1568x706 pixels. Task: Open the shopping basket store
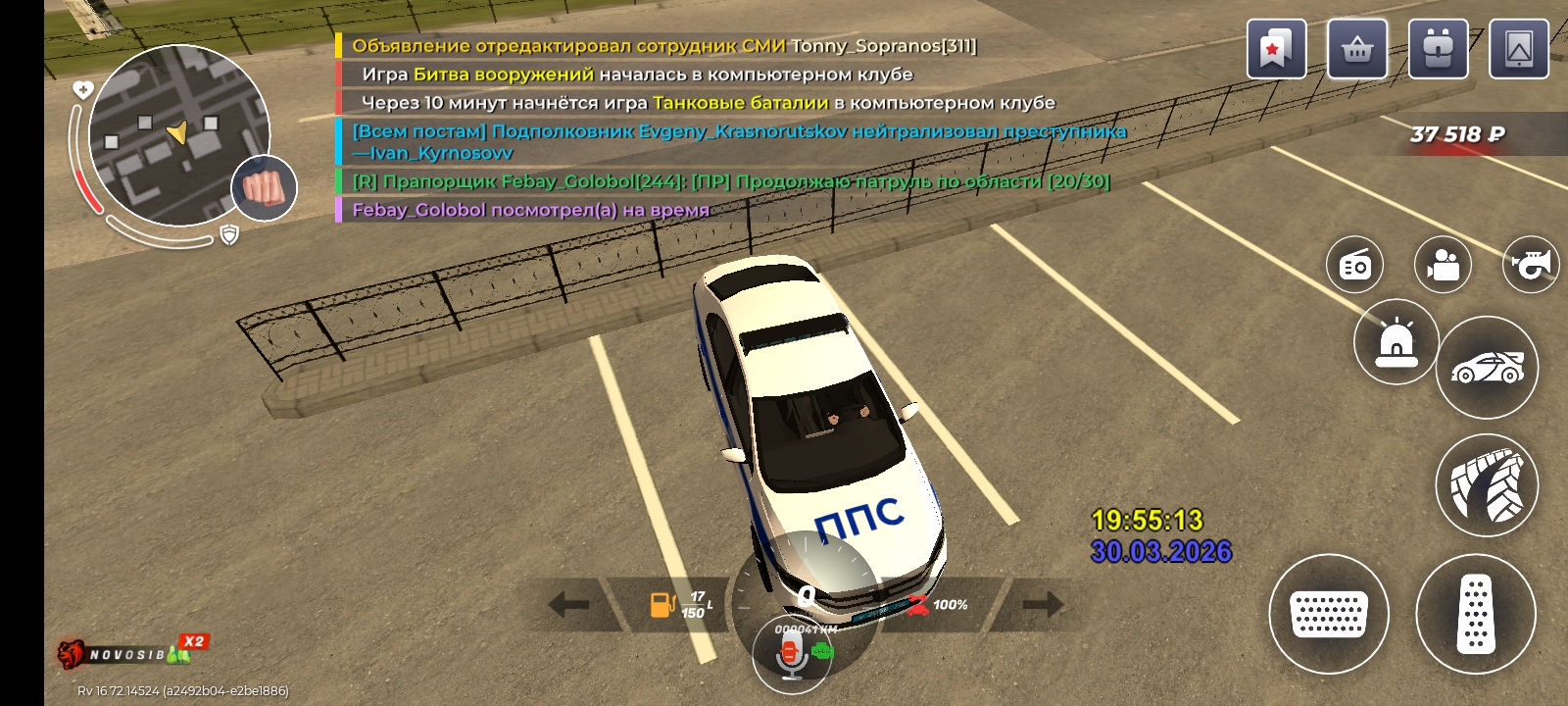1357,49
